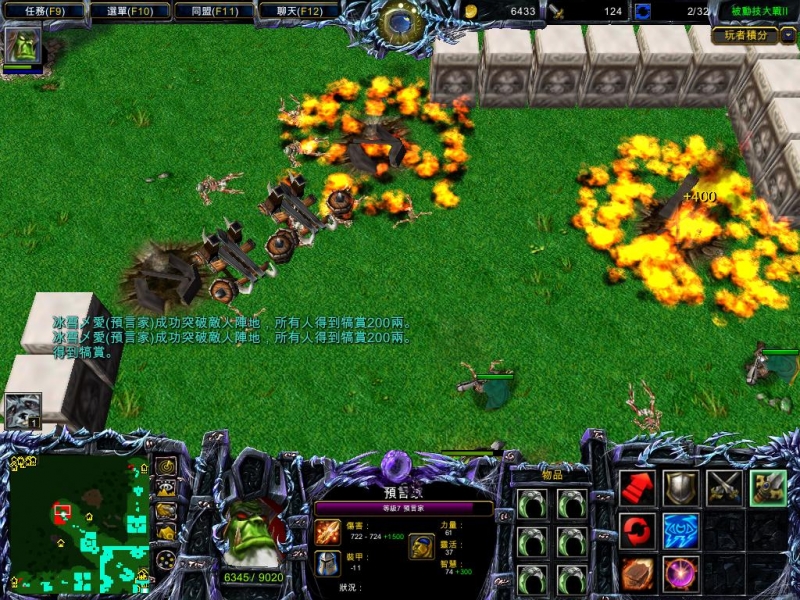
Task: Activate the purple orb ability
Action: tap(681, 574)
